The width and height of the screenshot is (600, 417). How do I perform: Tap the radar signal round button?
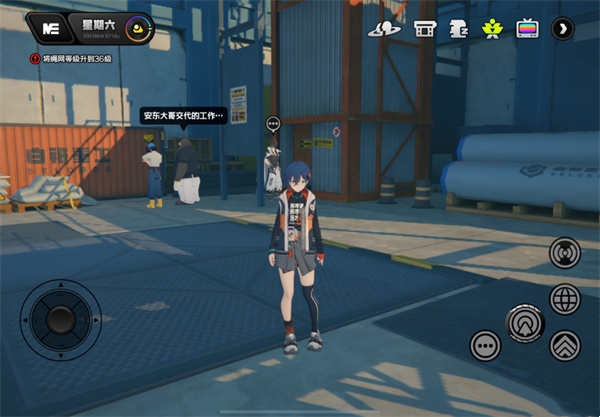pyautogui.click(x=565, y=253)
